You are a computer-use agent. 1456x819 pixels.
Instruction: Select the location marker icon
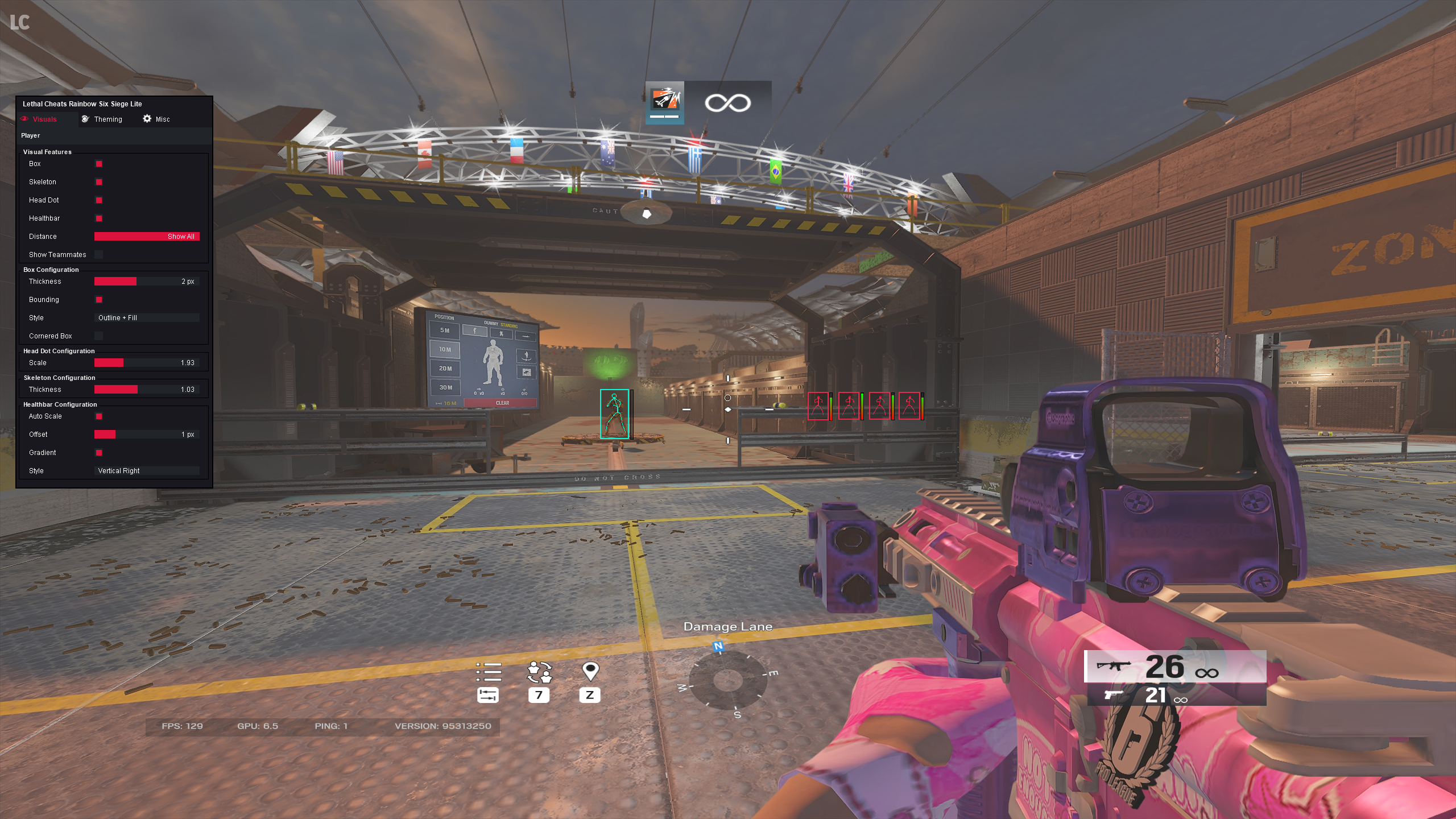click(590, 672)
